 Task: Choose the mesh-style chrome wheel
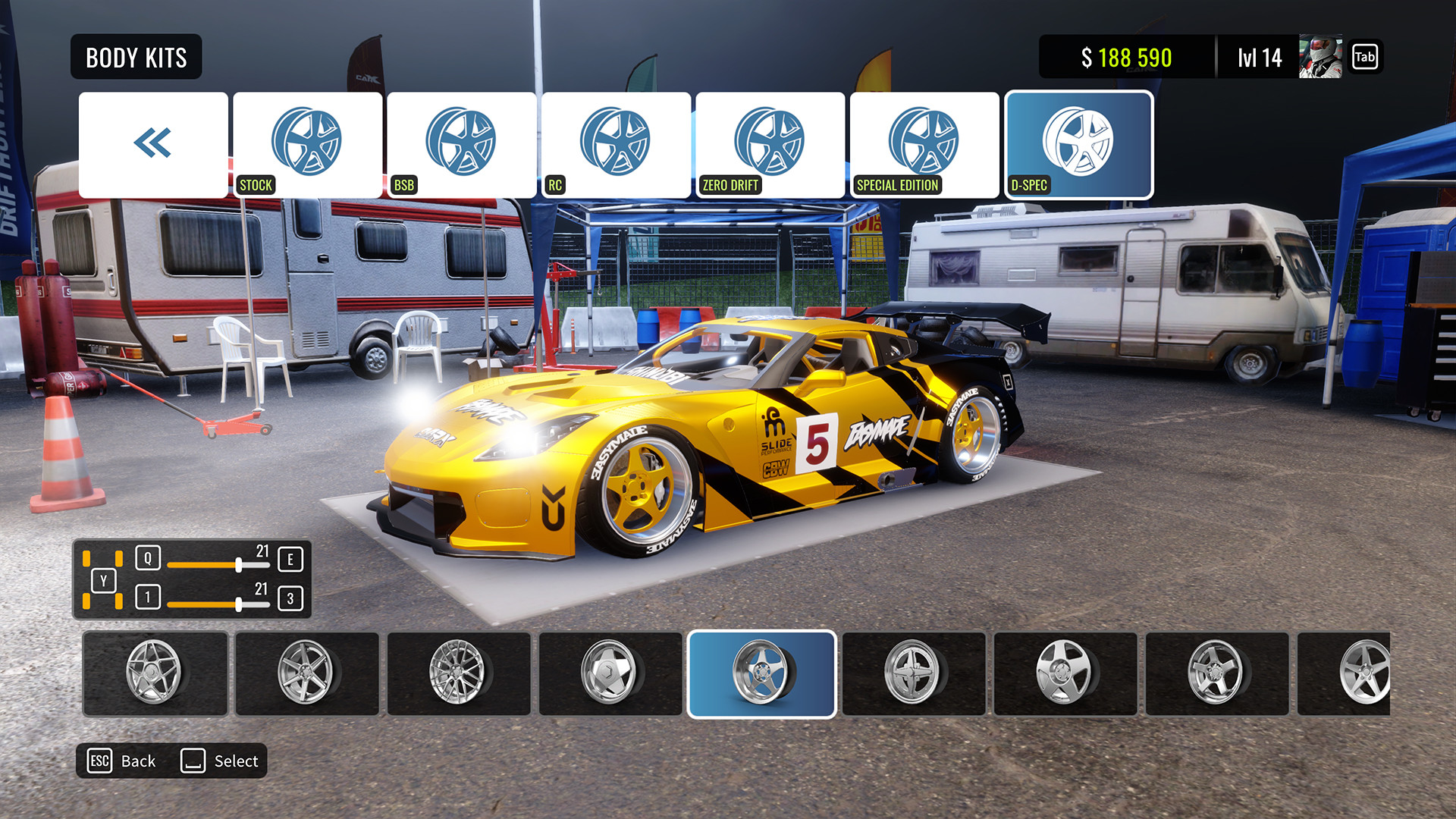pos(459,673)
